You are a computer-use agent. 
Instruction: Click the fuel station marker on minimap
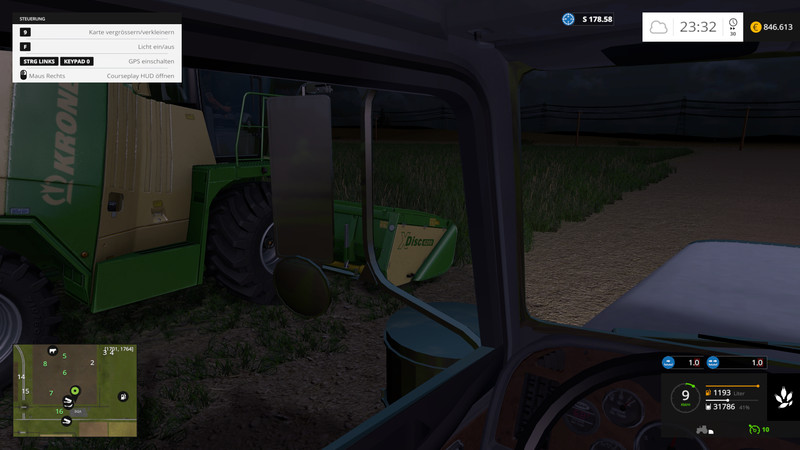pyautogui.click(x=122, y=396)
